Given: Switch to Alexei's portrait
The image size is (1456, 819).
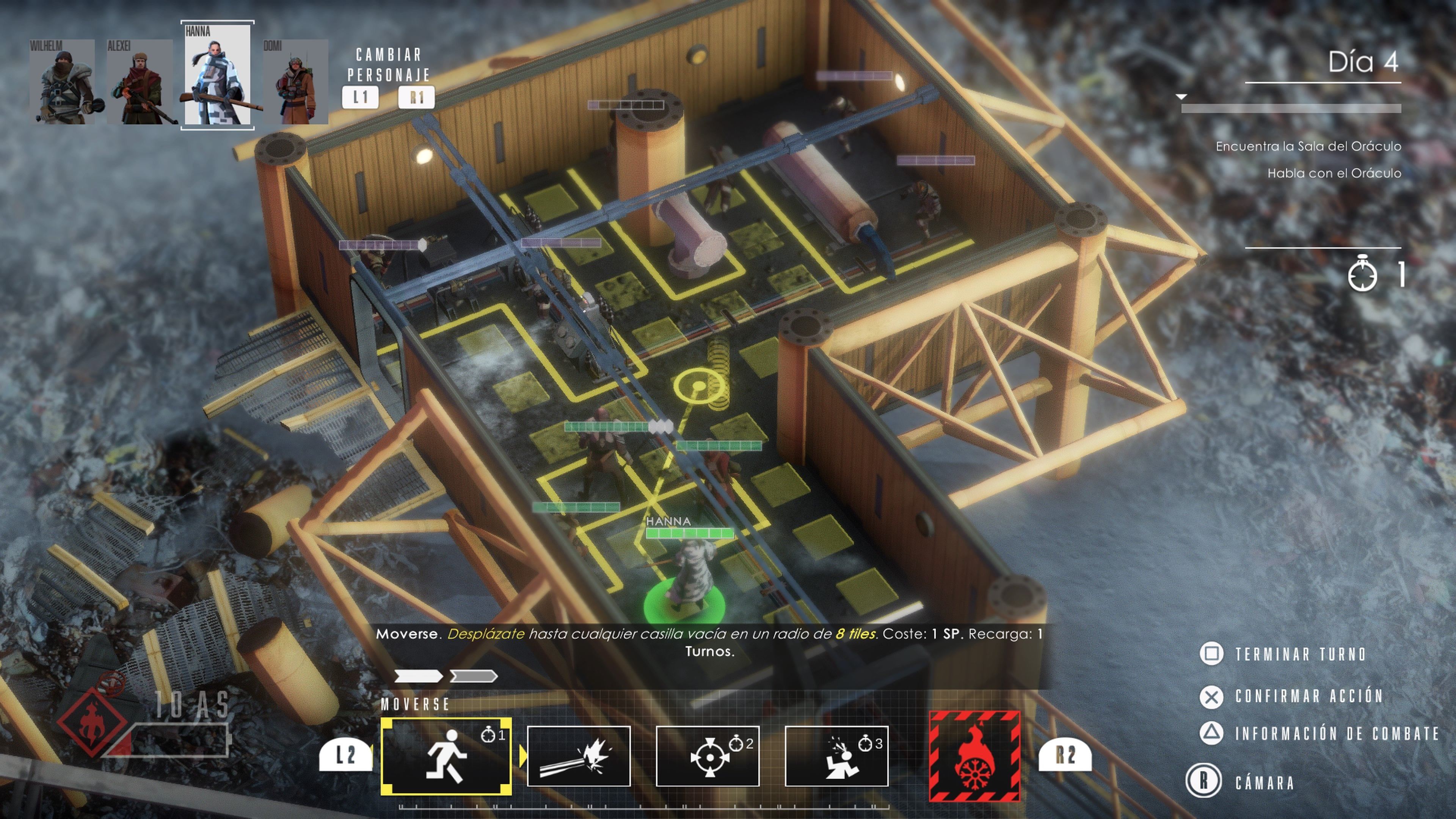Looking at the screenshot, I should pos(140,82).
